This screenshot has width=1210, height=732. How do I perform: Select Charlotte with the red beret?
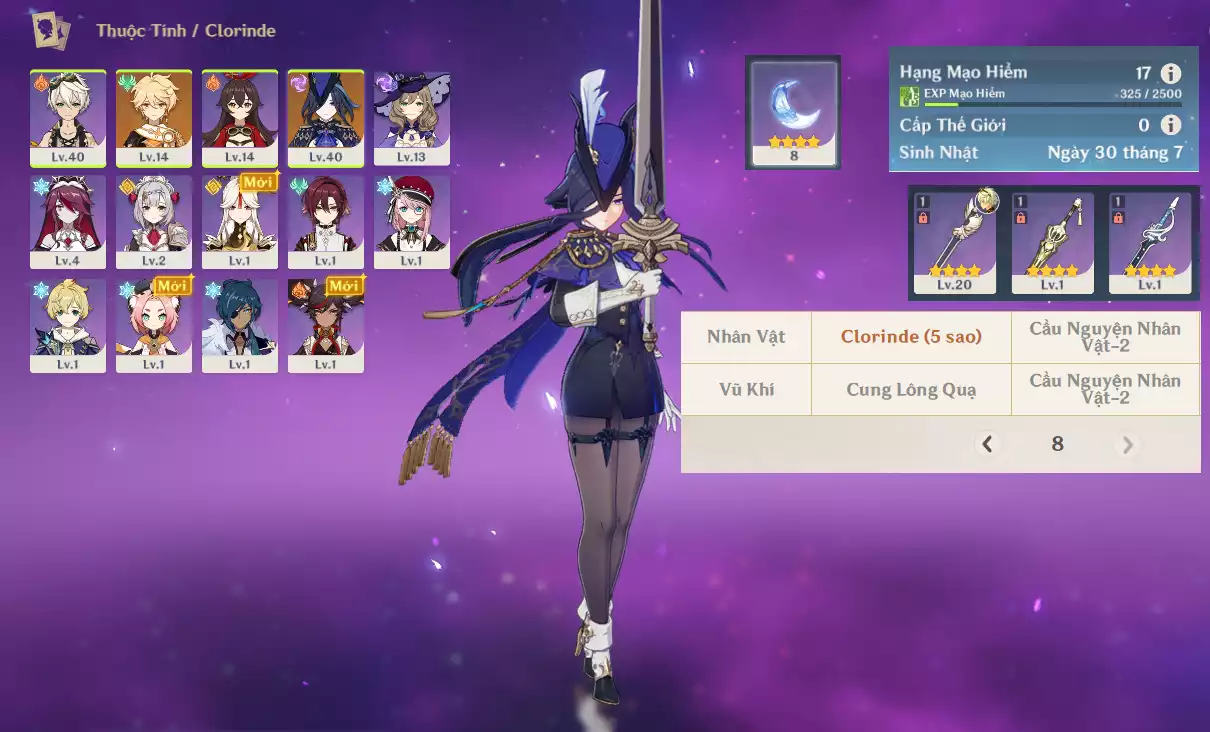click(x=412, y=222)
